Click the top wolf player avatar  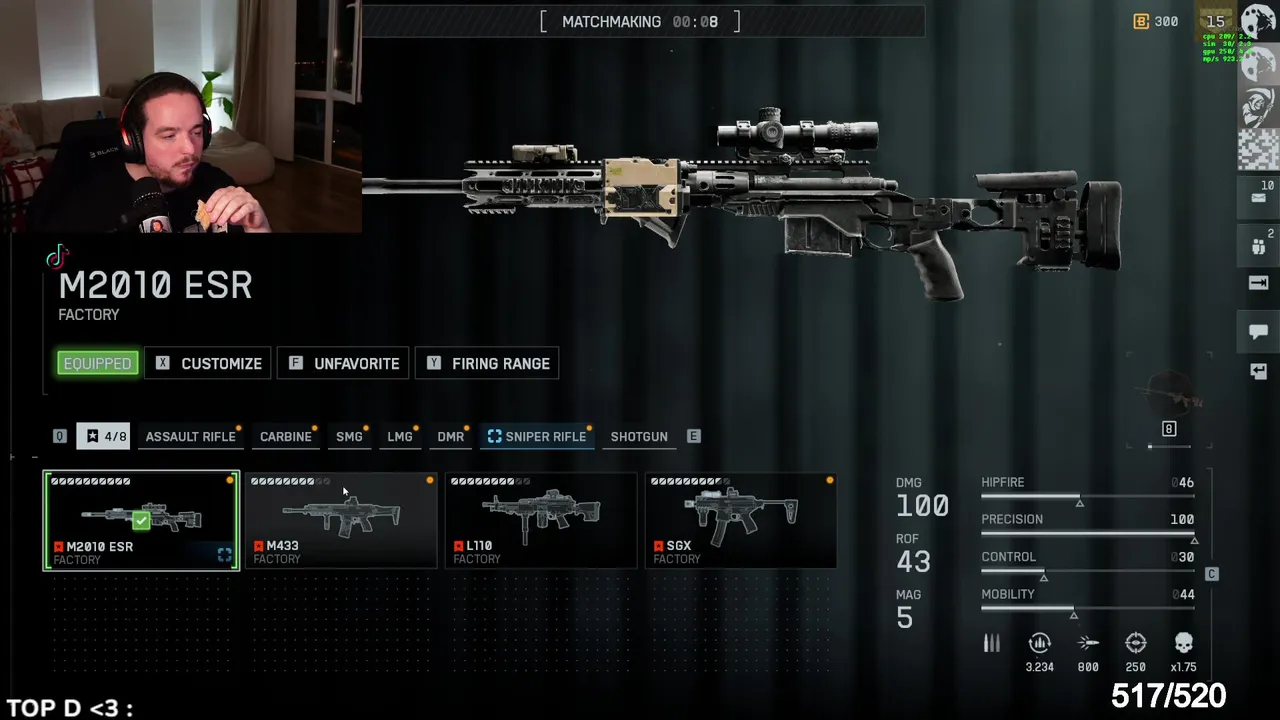point(1258,23)
